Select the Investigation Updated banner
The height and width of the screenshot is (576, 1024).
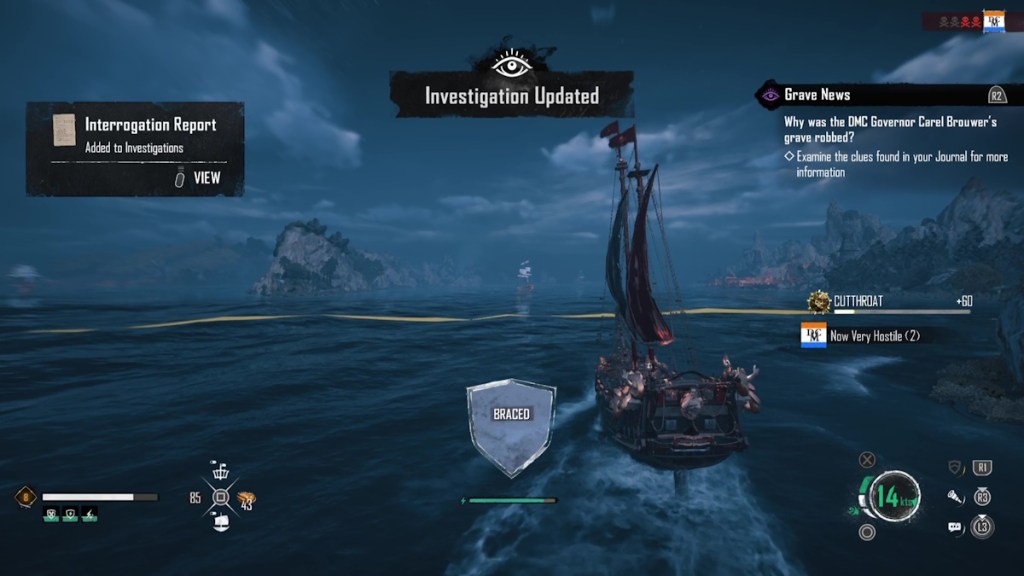[511, 96]
